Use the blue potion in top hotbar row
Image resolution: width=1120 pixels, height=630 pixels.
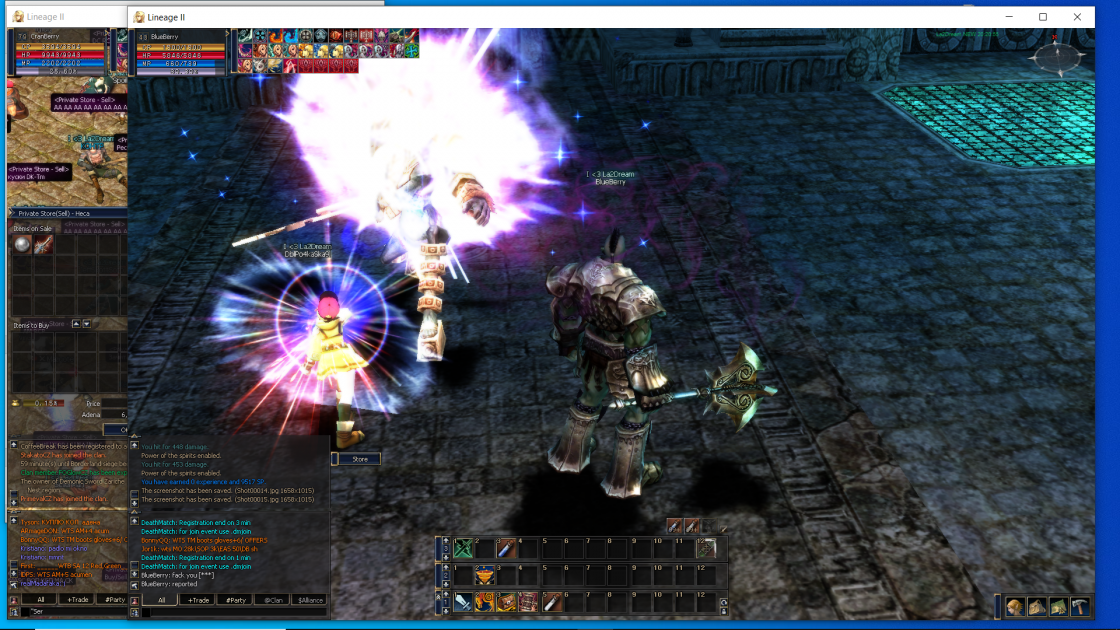click(x=506, y=548)
